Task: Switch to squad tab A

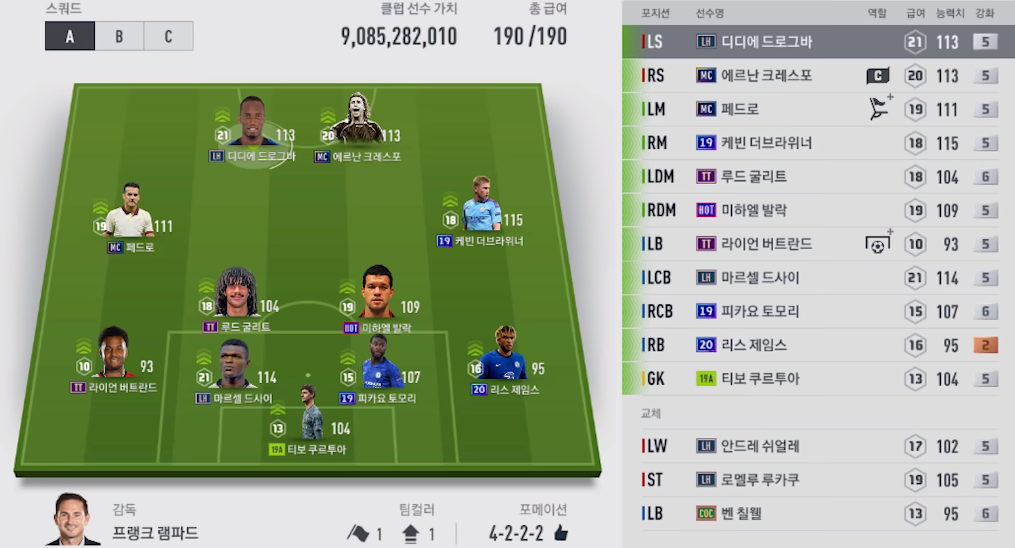Action: 70,37
